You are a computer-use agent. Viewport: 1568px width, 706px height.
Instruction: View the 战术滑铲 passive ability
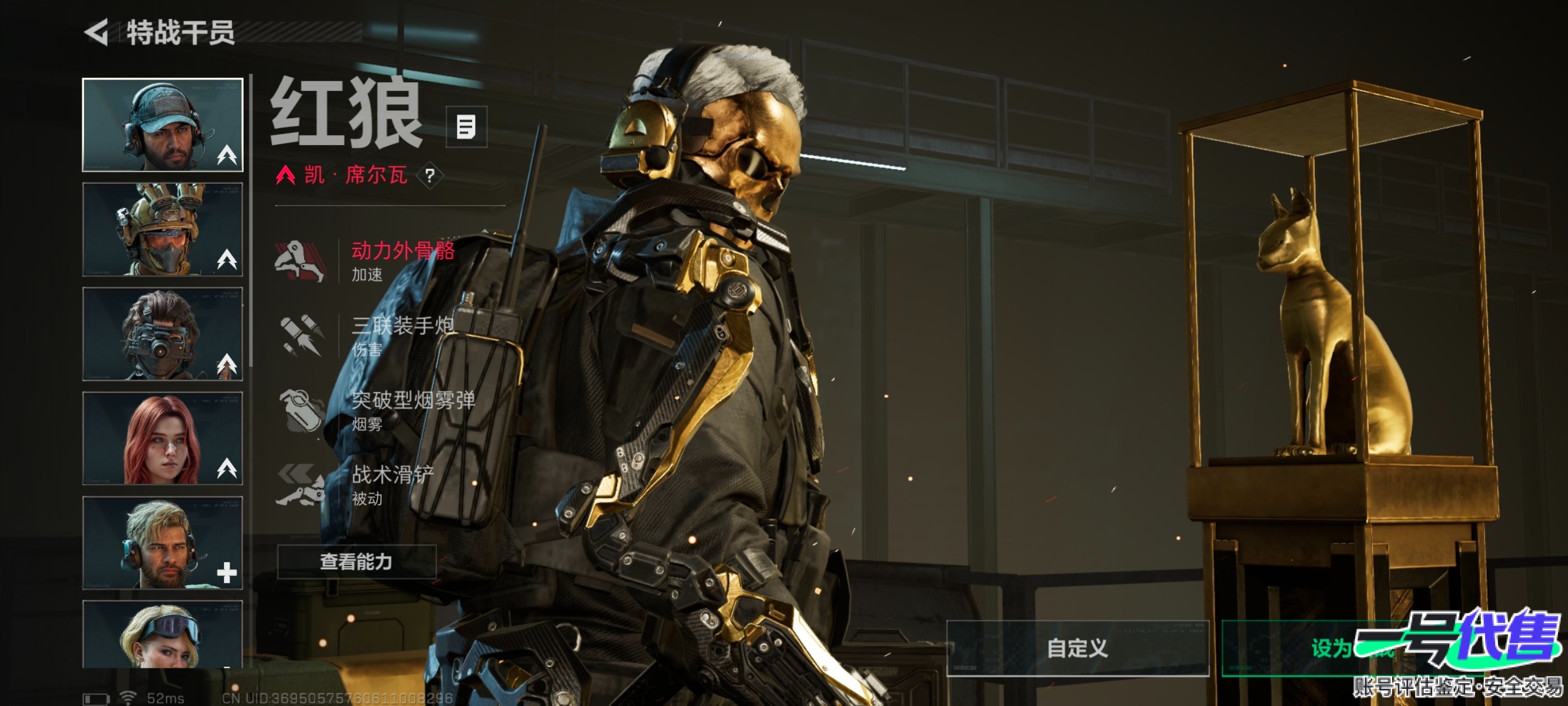[x=365, y=485]
